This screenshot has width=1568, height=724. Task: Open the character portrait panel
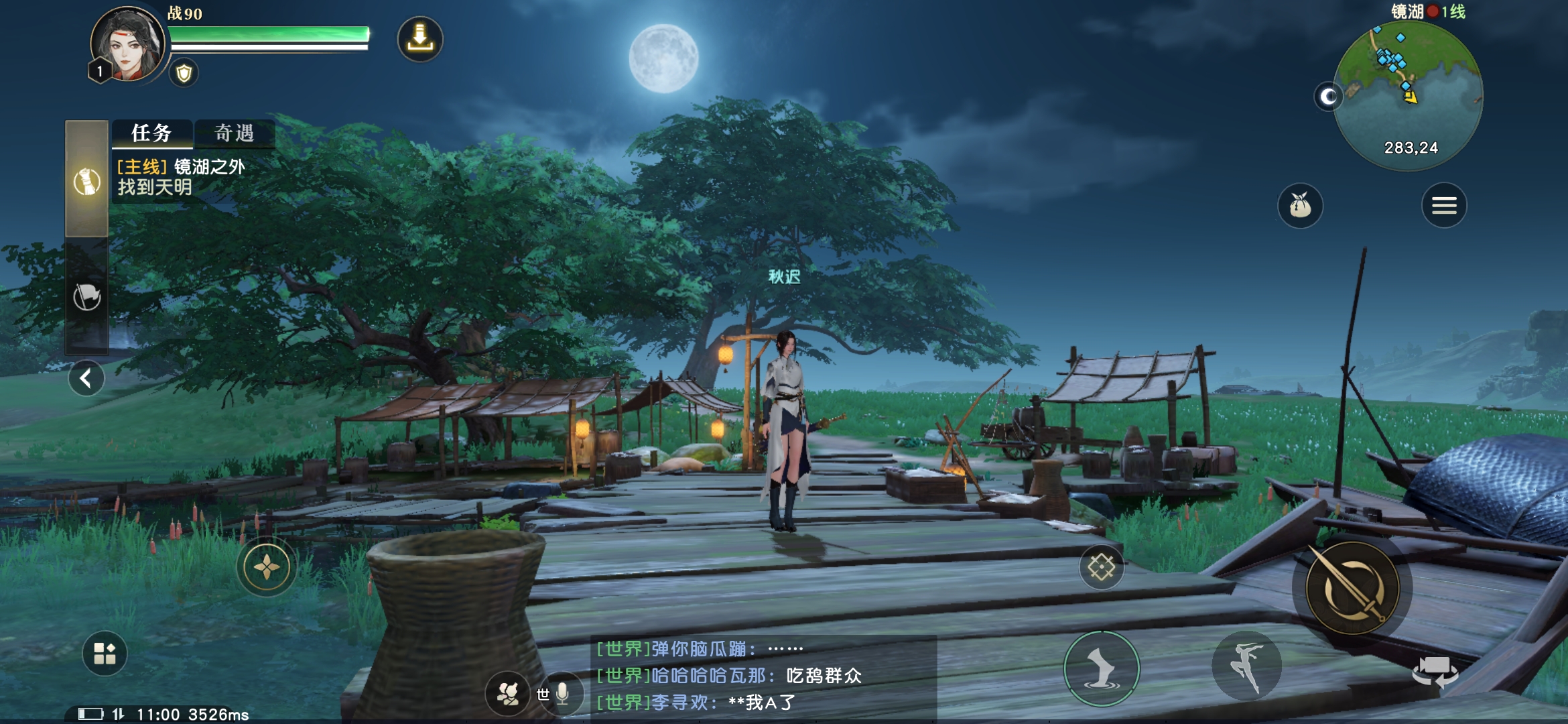[127, 45]
